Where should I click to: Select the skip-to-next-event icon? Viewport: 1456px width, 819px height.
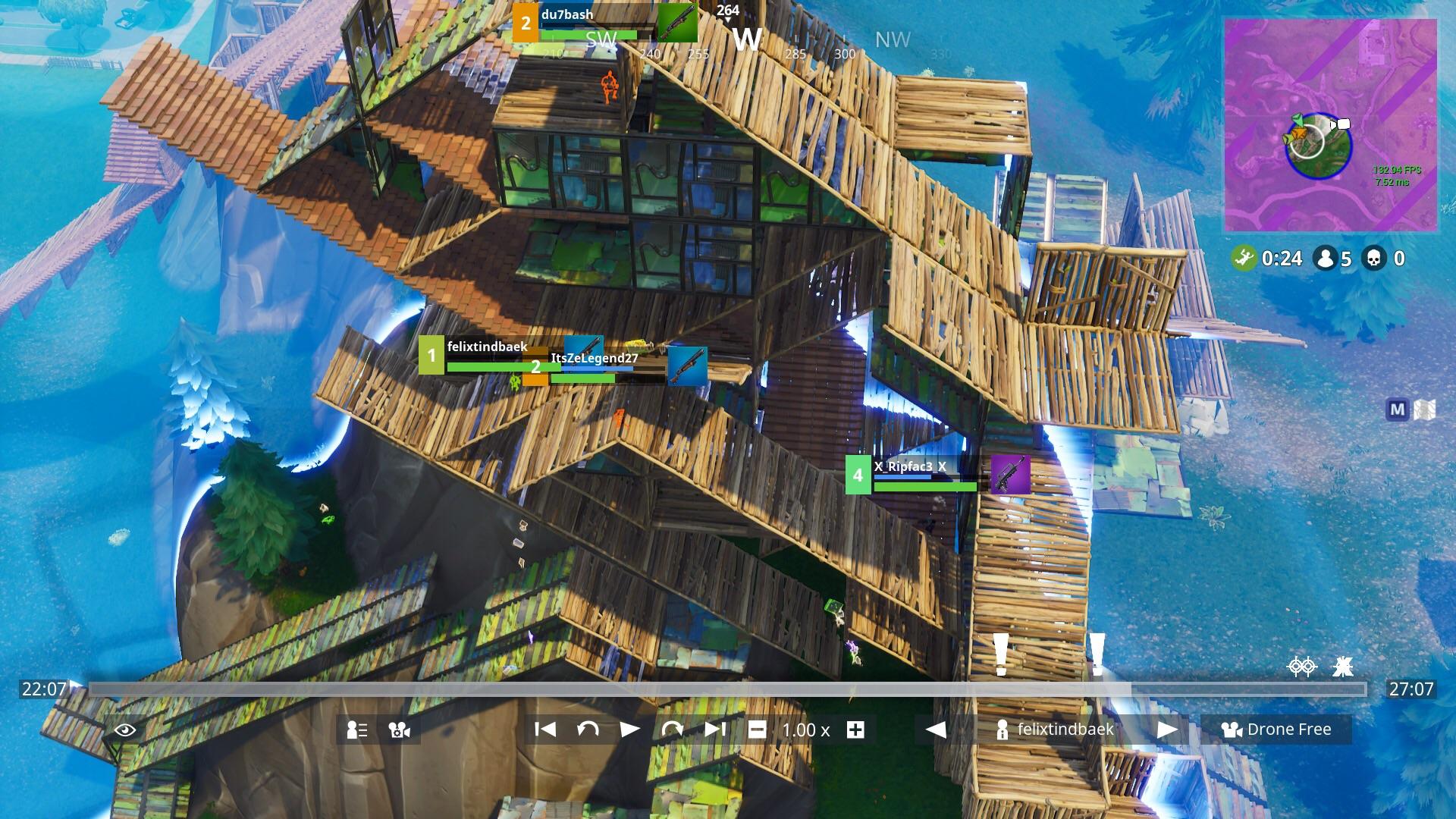[714, 730]
